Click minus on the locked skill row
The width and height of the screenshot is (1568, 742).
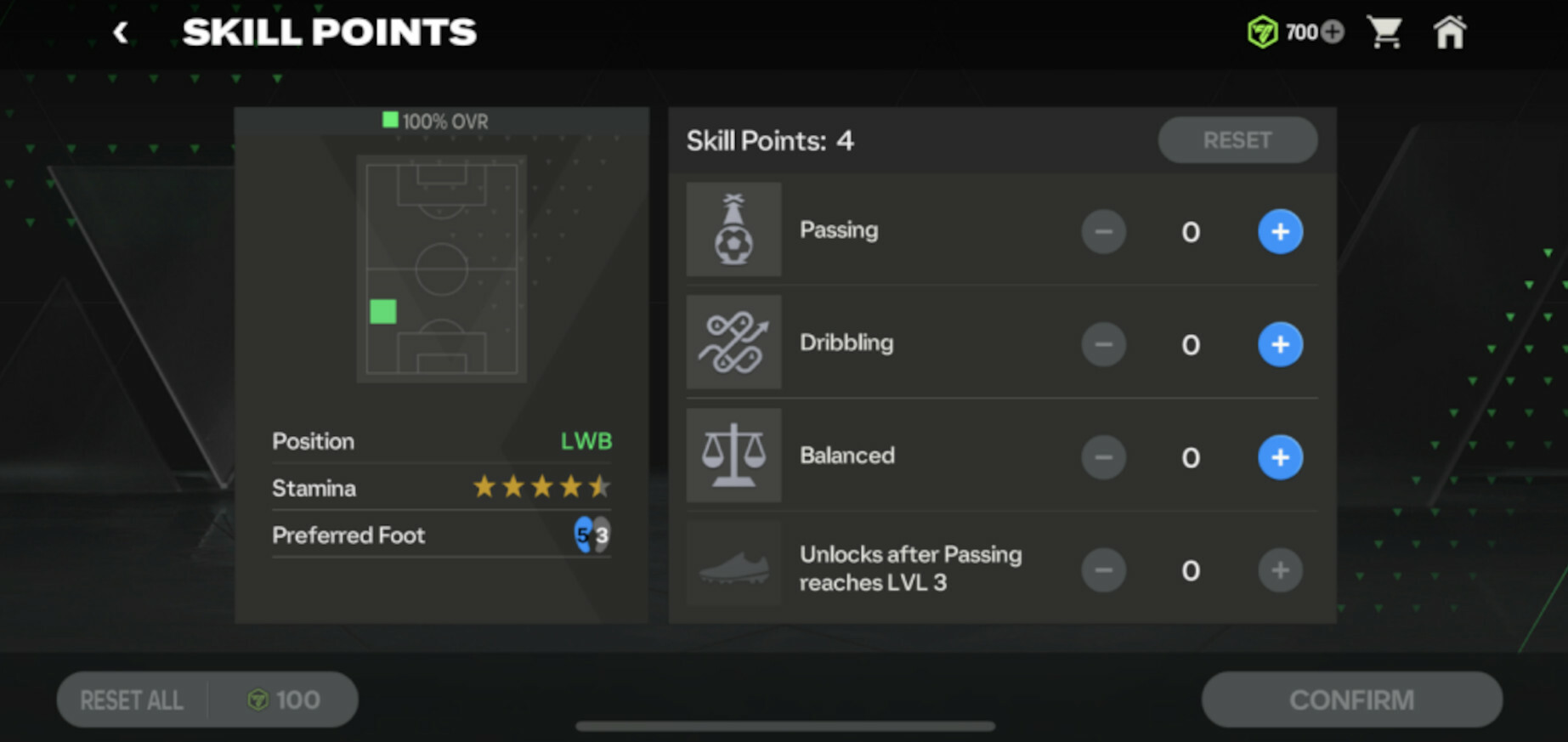[x=1103, y=570]
